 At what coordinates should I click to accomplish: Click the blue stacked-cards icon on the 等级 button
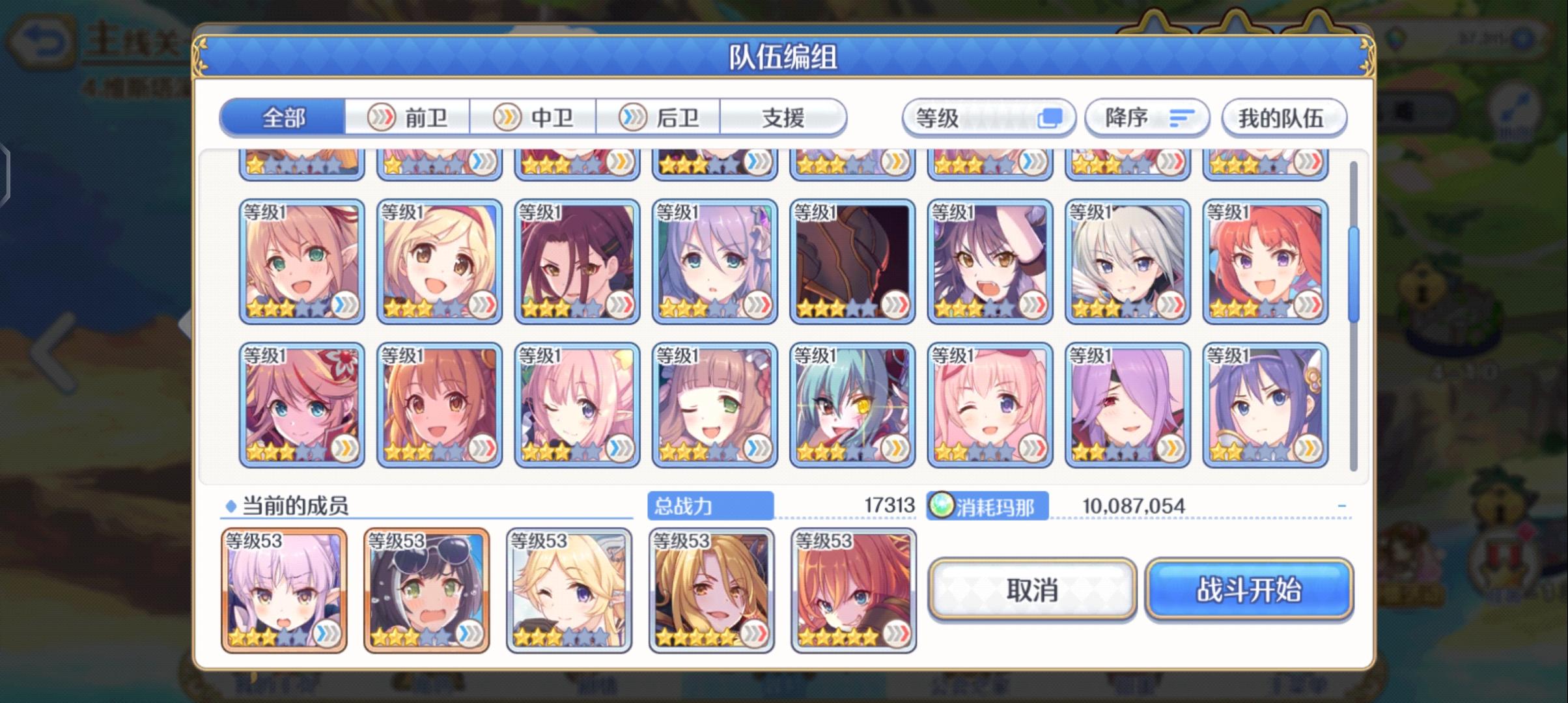(1050, 117)
